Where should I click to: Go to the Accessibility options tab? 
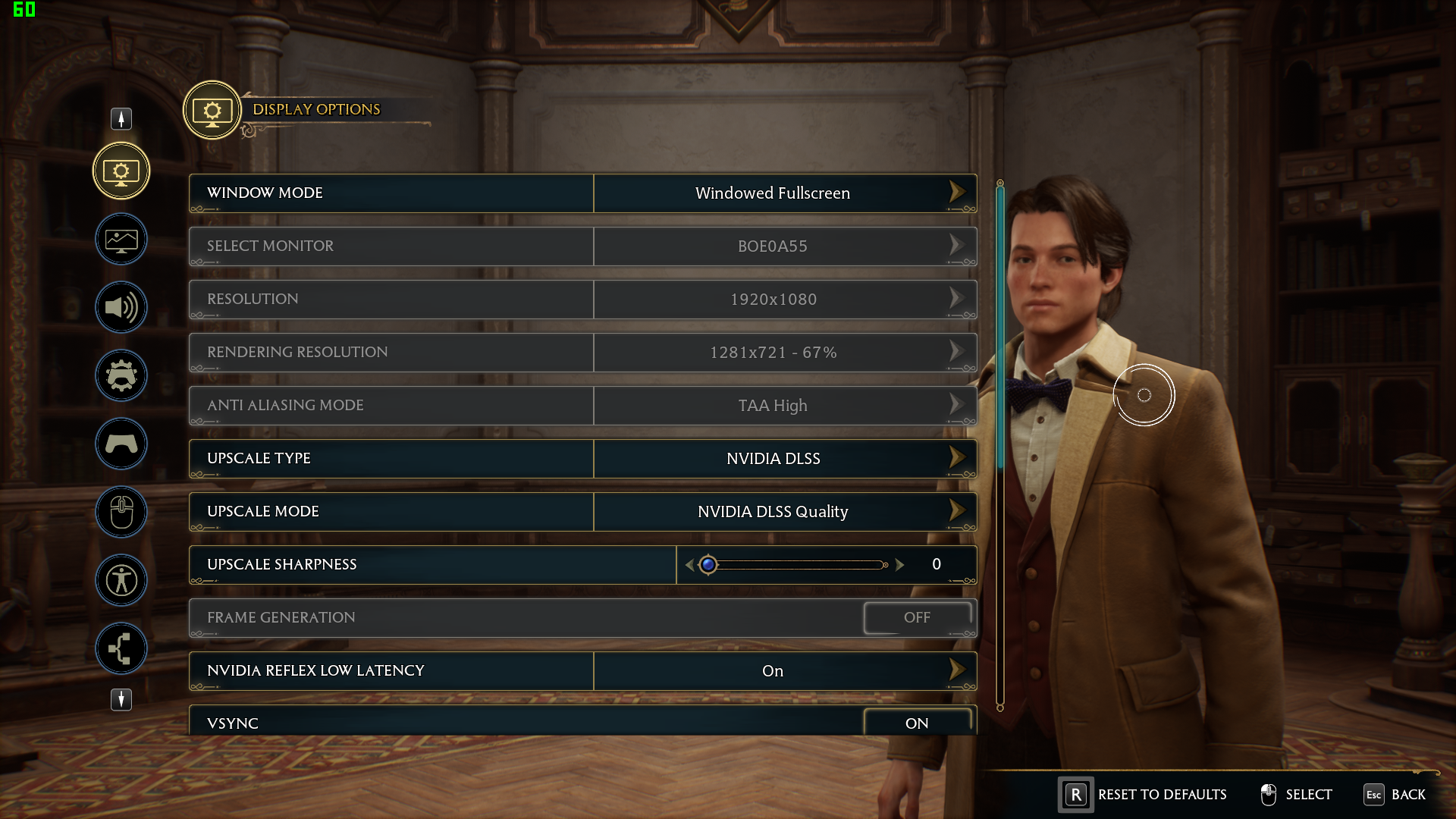tap(121, 581)
